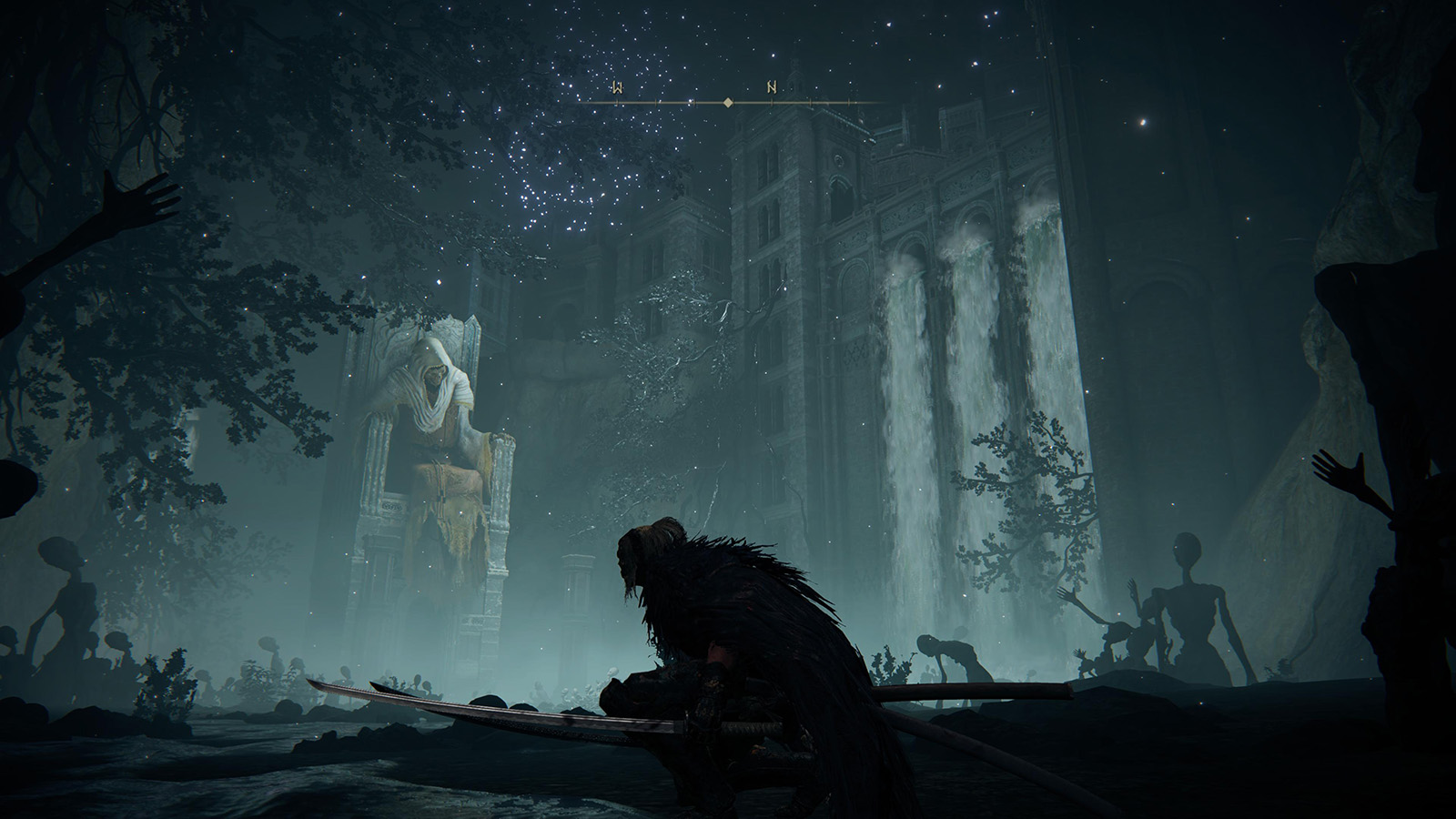Click the North marker on the compass
Viewport: 1456px width, 819px height.
772,88
